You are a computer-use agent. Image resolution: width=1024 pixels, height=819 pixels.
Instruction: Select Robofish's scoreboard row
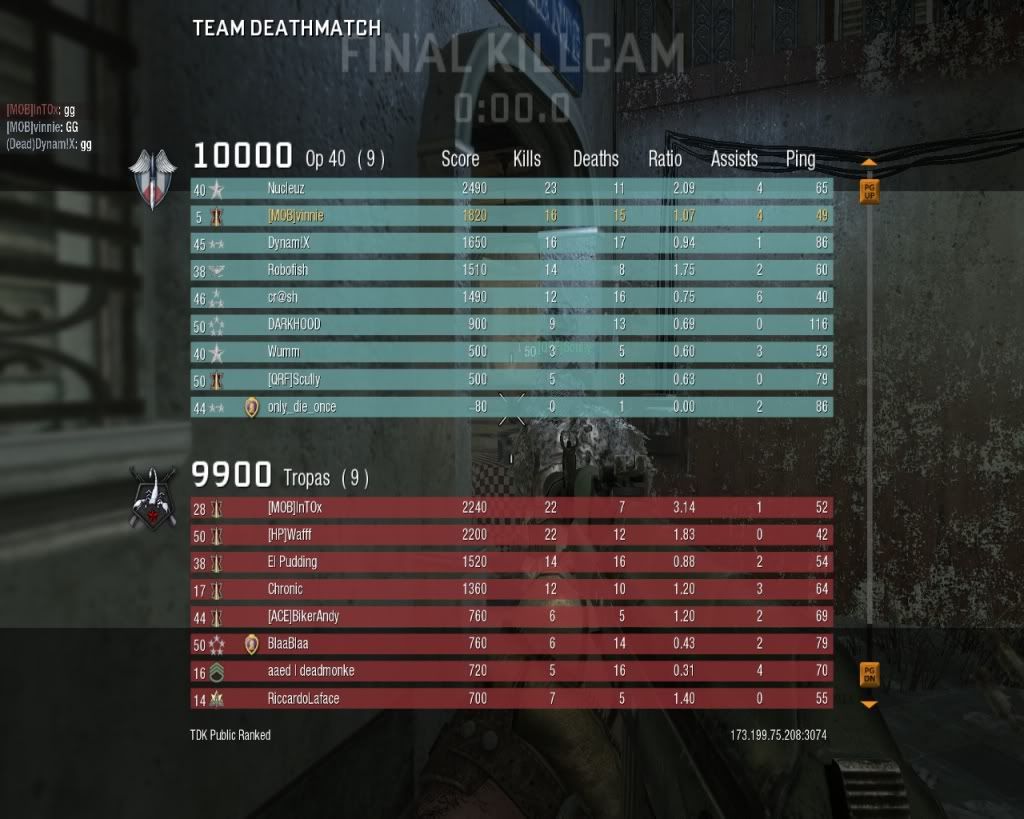coord(511,270)
